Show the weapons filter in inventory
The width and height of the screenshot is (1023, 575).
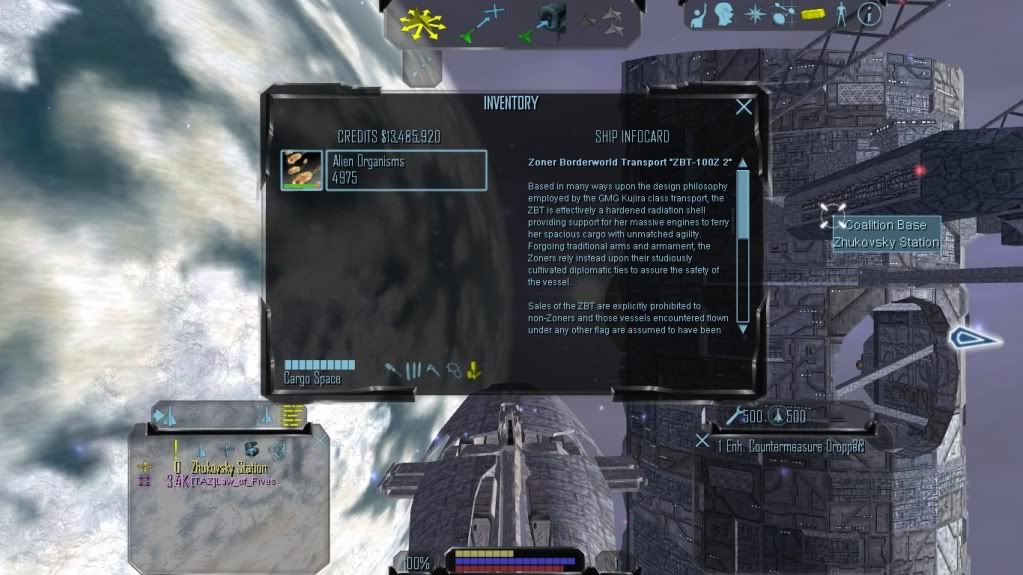(x=395, y=370)
